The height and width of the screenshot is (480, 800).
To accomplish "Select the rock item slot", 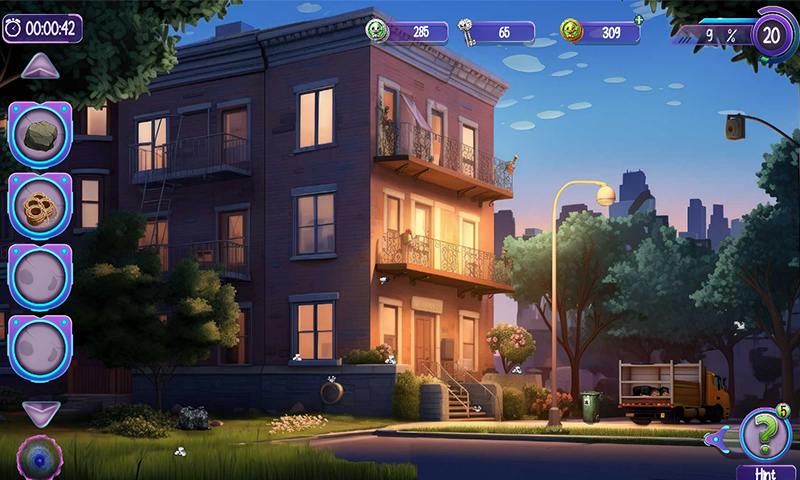I will pos(40,134).
